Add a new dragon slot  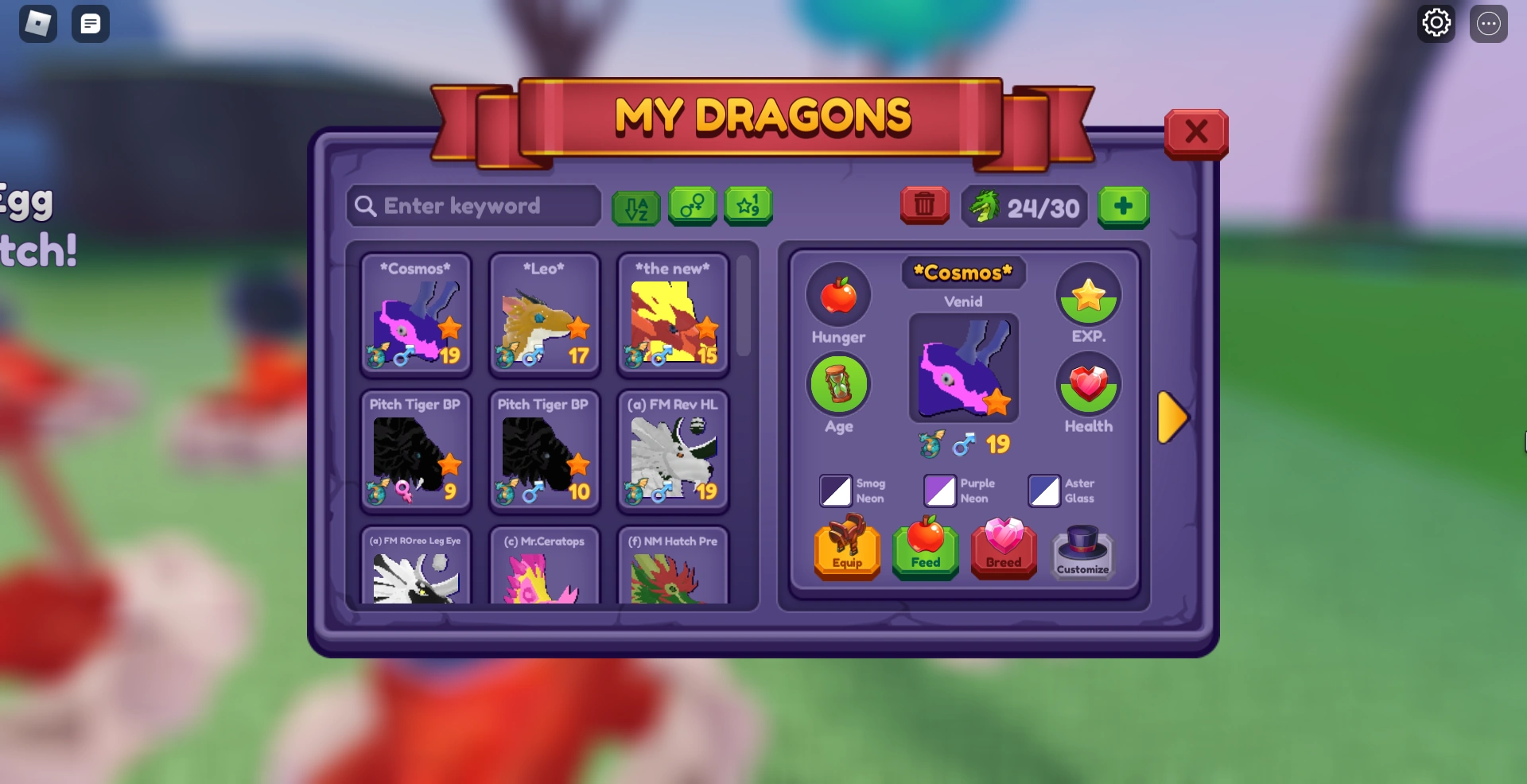coord(1124,207)
